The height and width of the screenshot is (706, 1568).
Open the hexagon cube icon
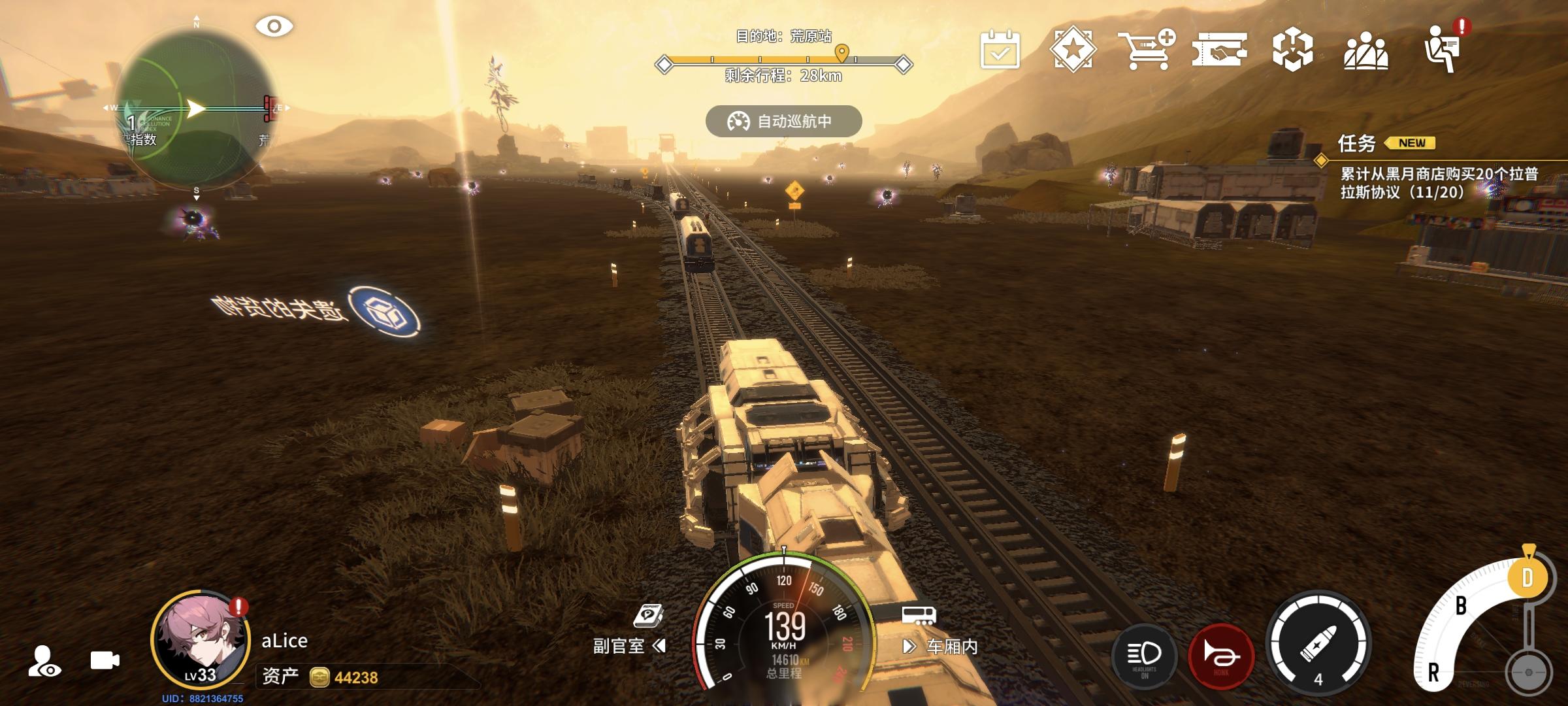[1292, 50]
